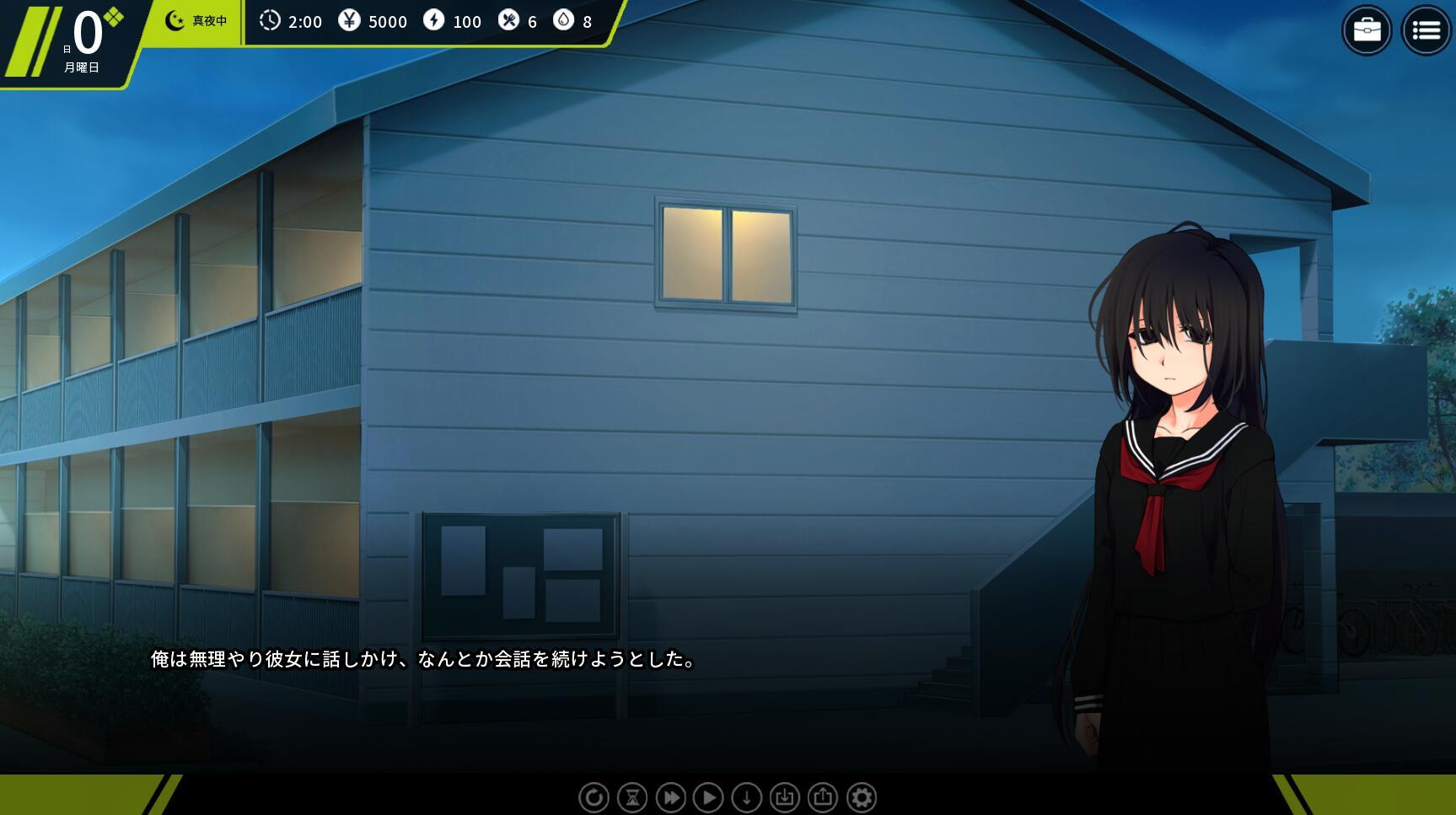Open settings via the gear icon
This screenshot has height=815, width=1456.
[861, 797]
